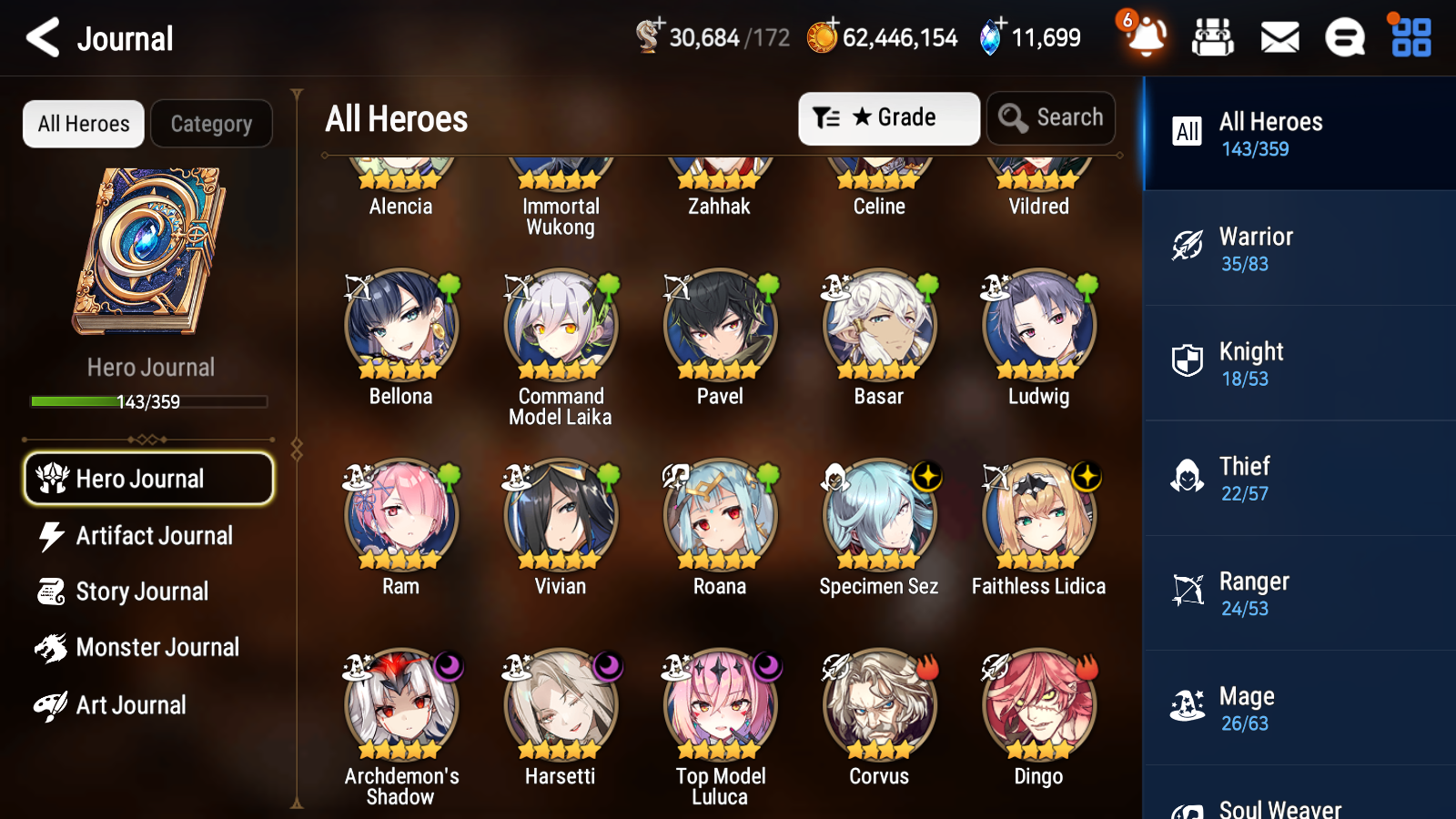Viewport: 1456px width, 819px height.
Task: Open the Grade sorting dropdown
Action: pyautogui.click(x=888, y=117)
